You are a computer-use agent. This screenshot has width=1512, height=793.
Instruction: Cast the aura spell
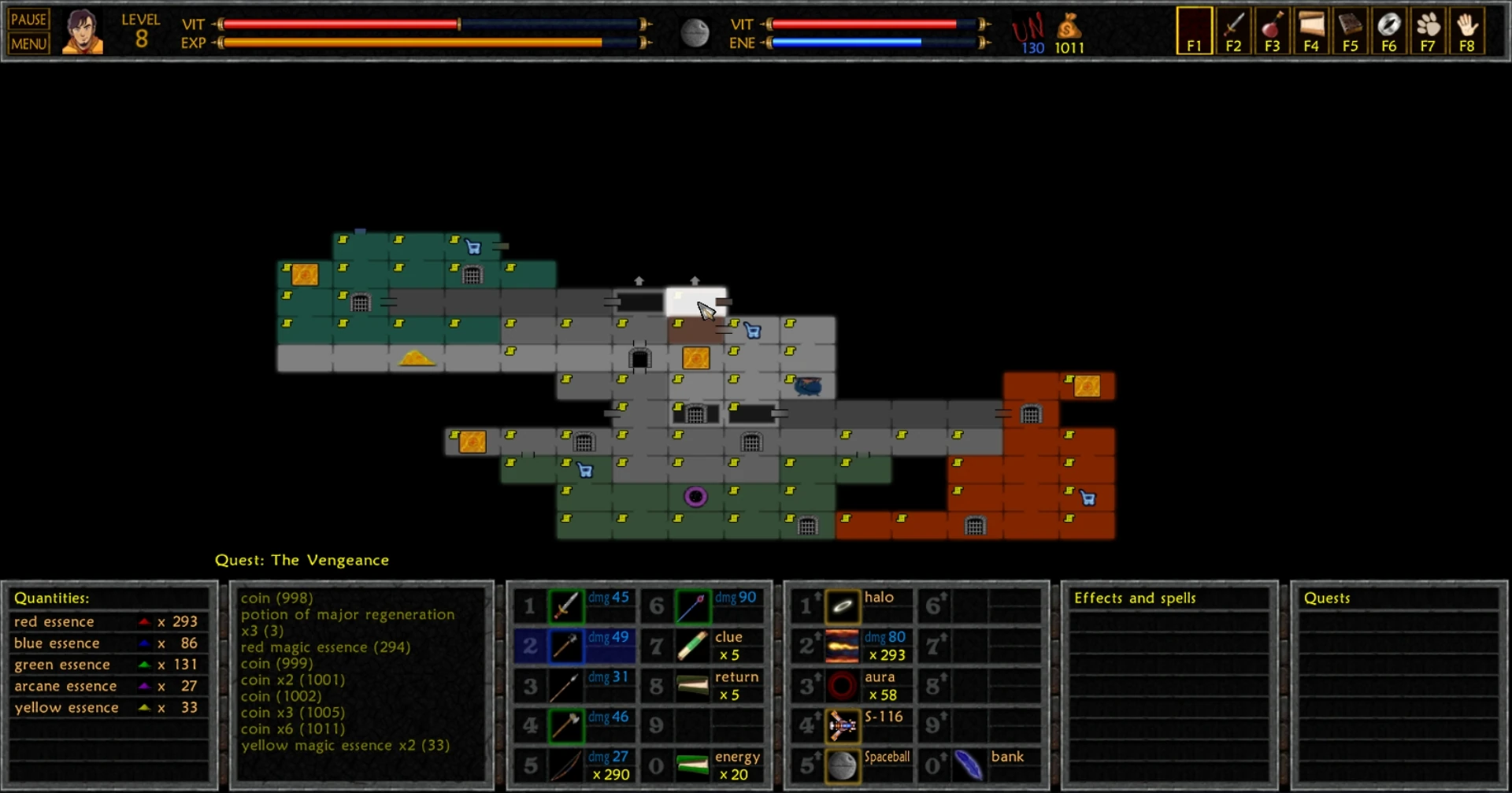(842, 686)
